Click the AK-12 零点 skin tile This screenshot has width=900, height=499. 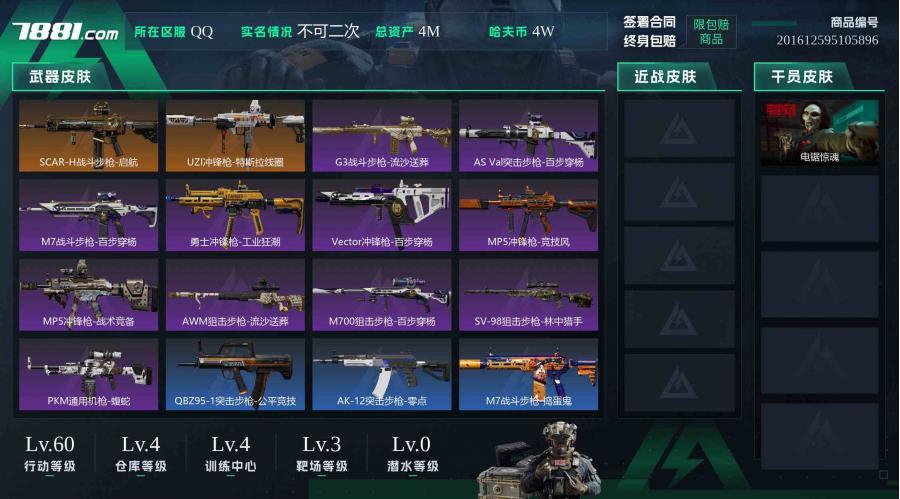pos(382,374)
